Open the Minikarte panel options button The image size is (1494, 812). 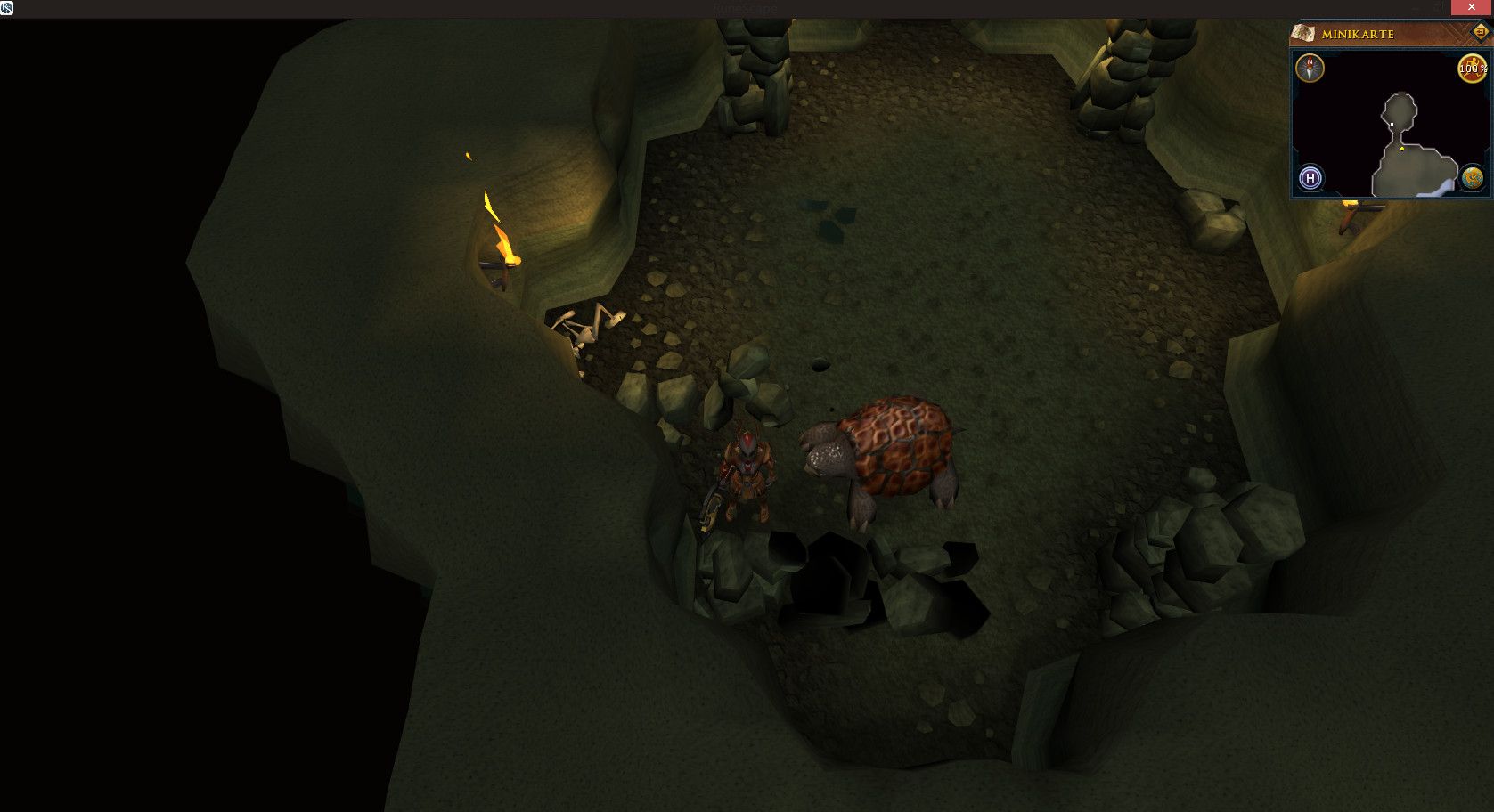point(1480,32)
